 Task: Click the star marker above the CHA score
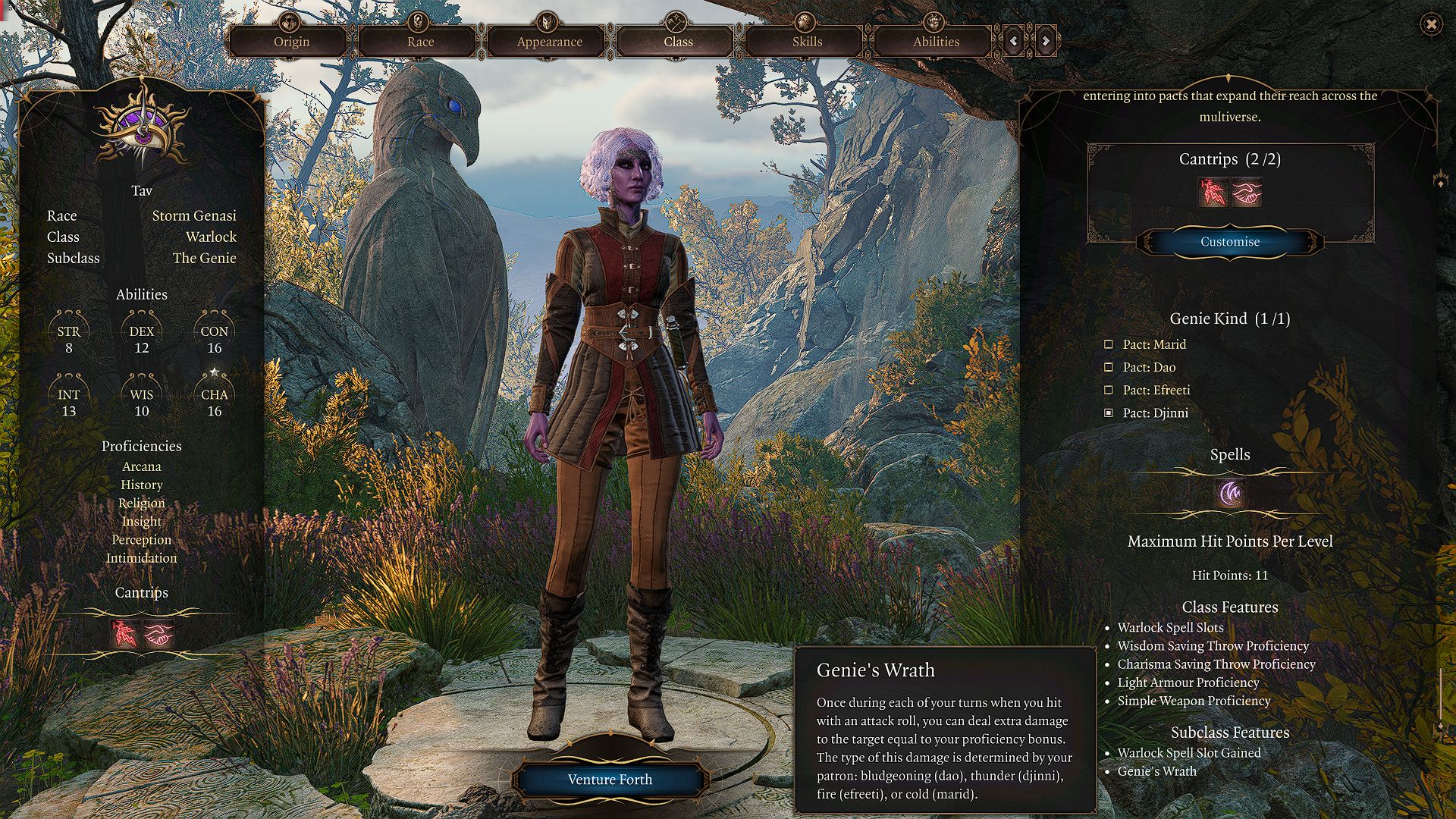coord(214,372)
